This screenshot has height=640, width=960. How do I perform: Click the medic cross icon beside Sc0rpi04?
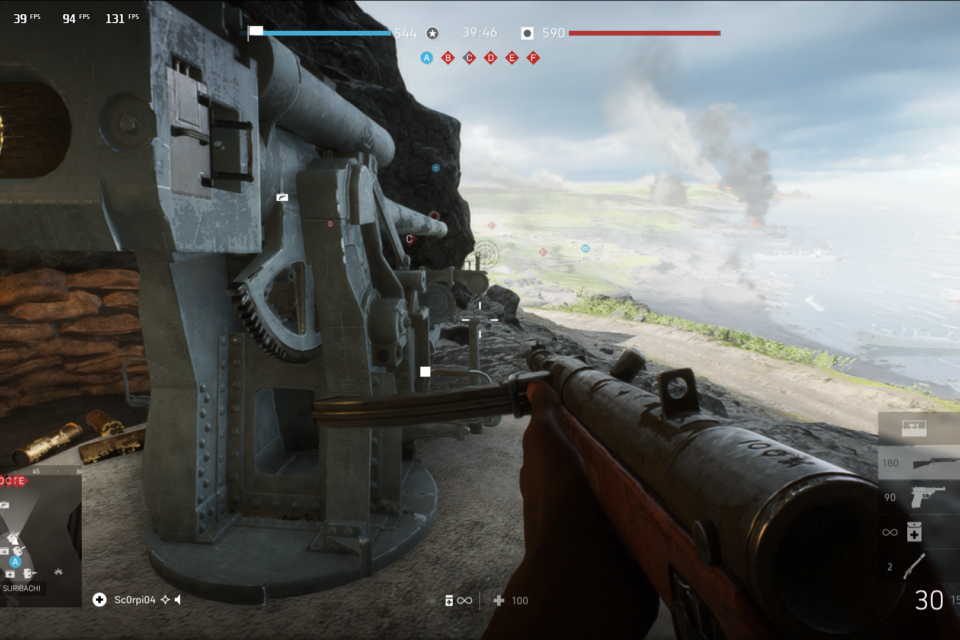(x=99, y=600)
